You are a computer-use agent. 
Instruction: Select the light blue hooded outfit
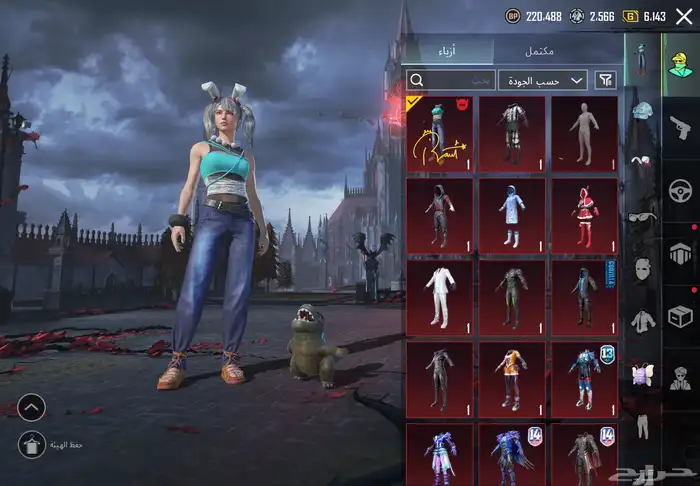point(511,214)
